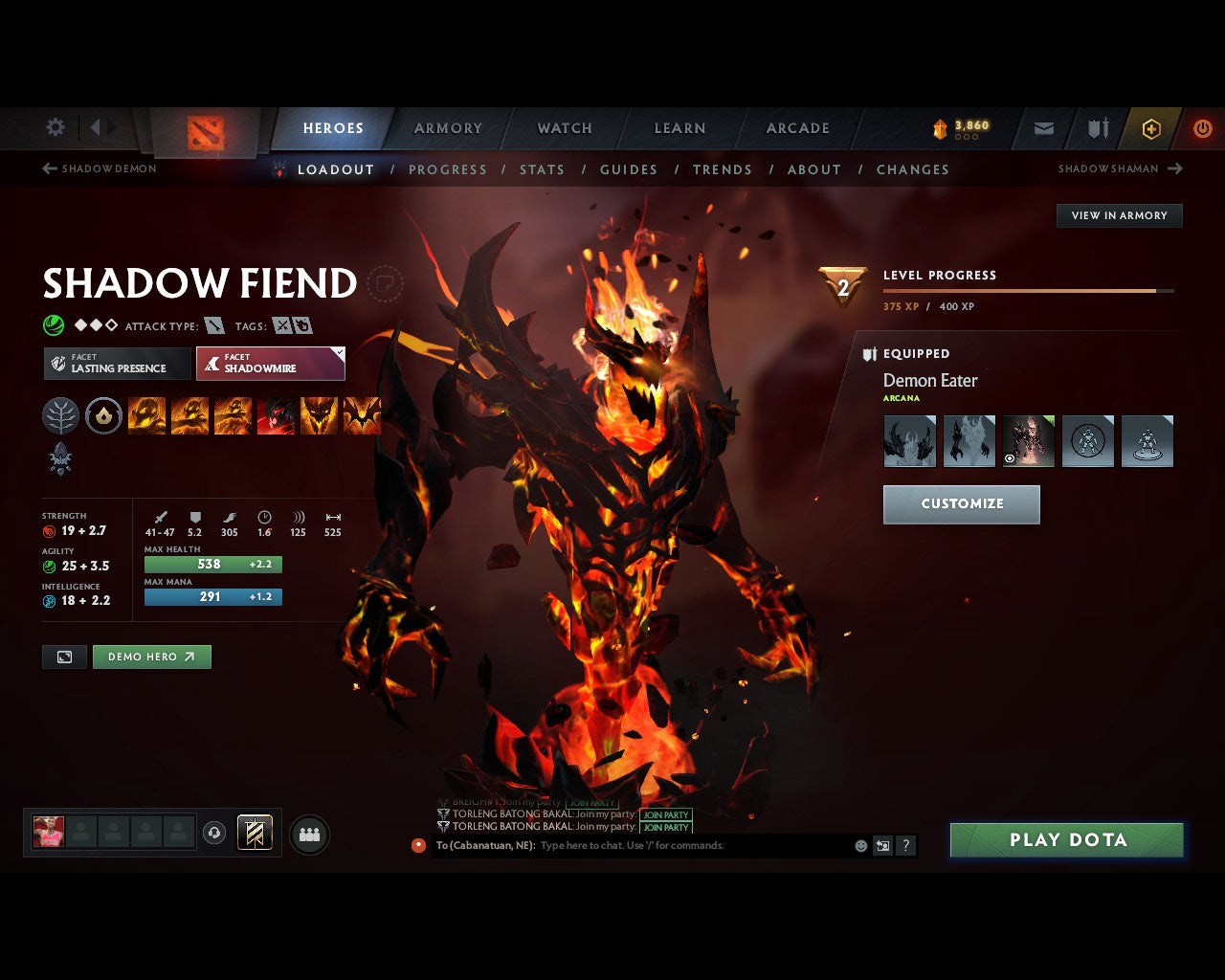1225x980 pixels.
Task: Switch to the STATS tab
Action: pos(542,169)
